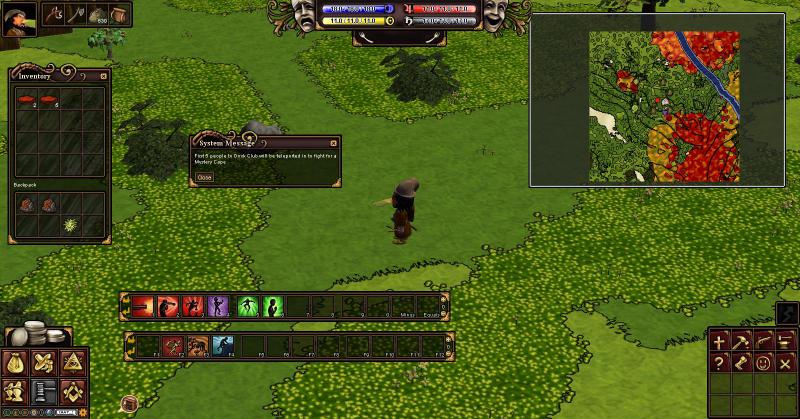This screenshot has height=419, width=800.
Task: Activate the purple dancing figure skill
Action: point(218,306)
